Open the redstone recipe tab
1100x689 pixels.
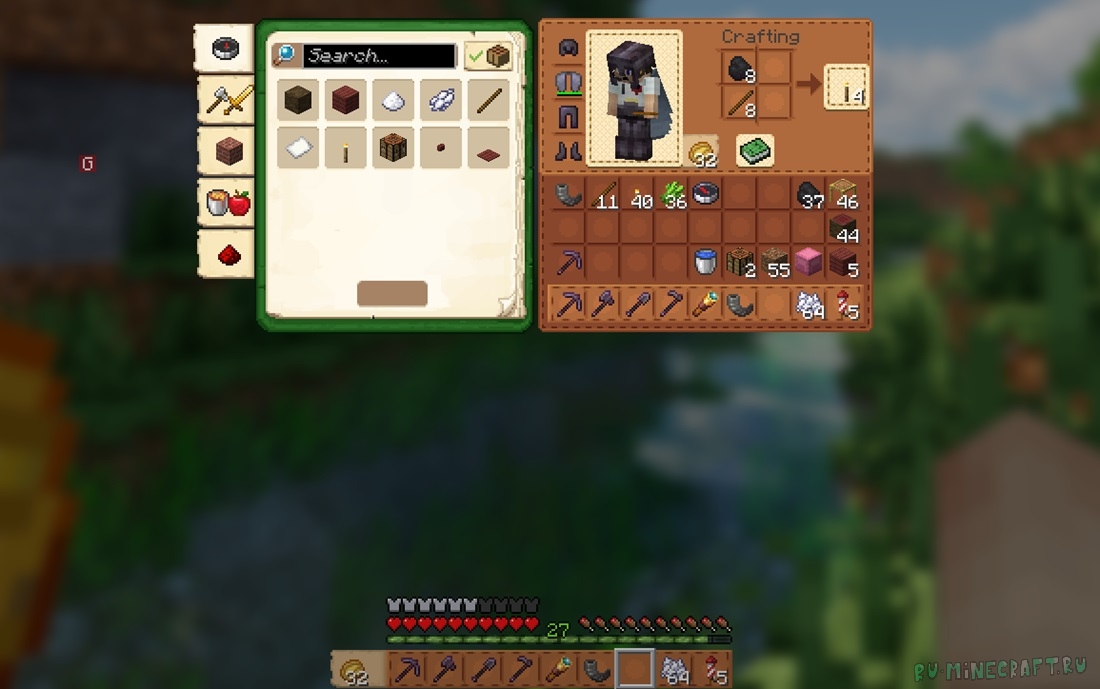pyautogui.click(x=225, y=254)
